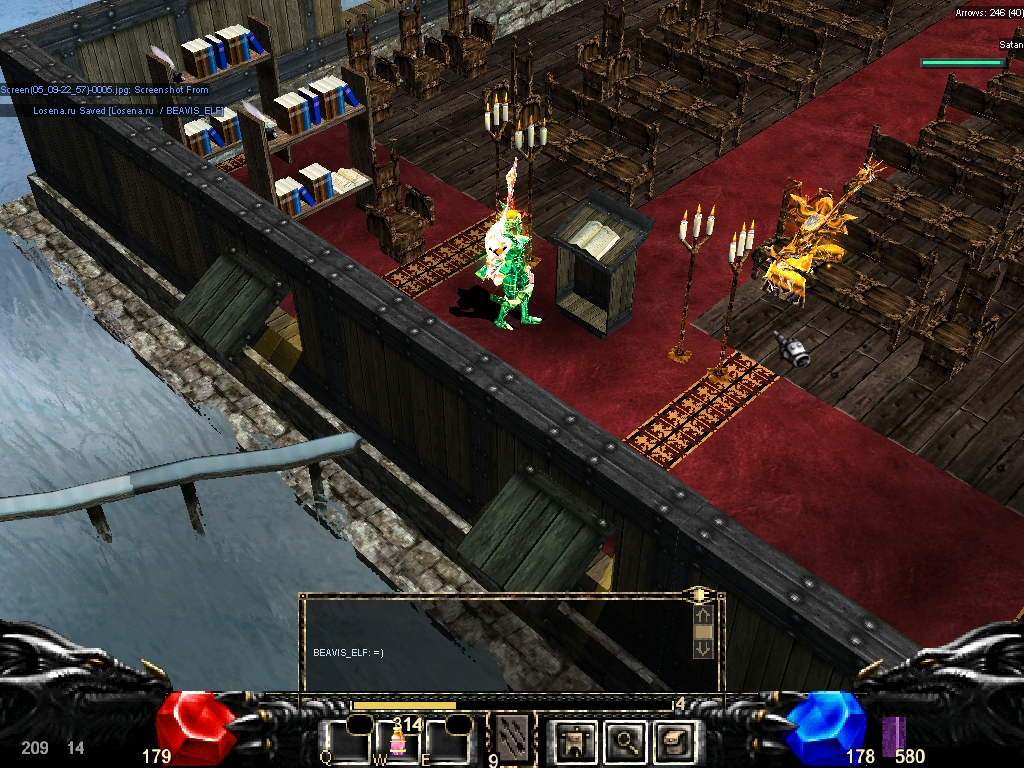Click the magnifying glass button
The image size is (1024, 768).
tap(626, 741)
